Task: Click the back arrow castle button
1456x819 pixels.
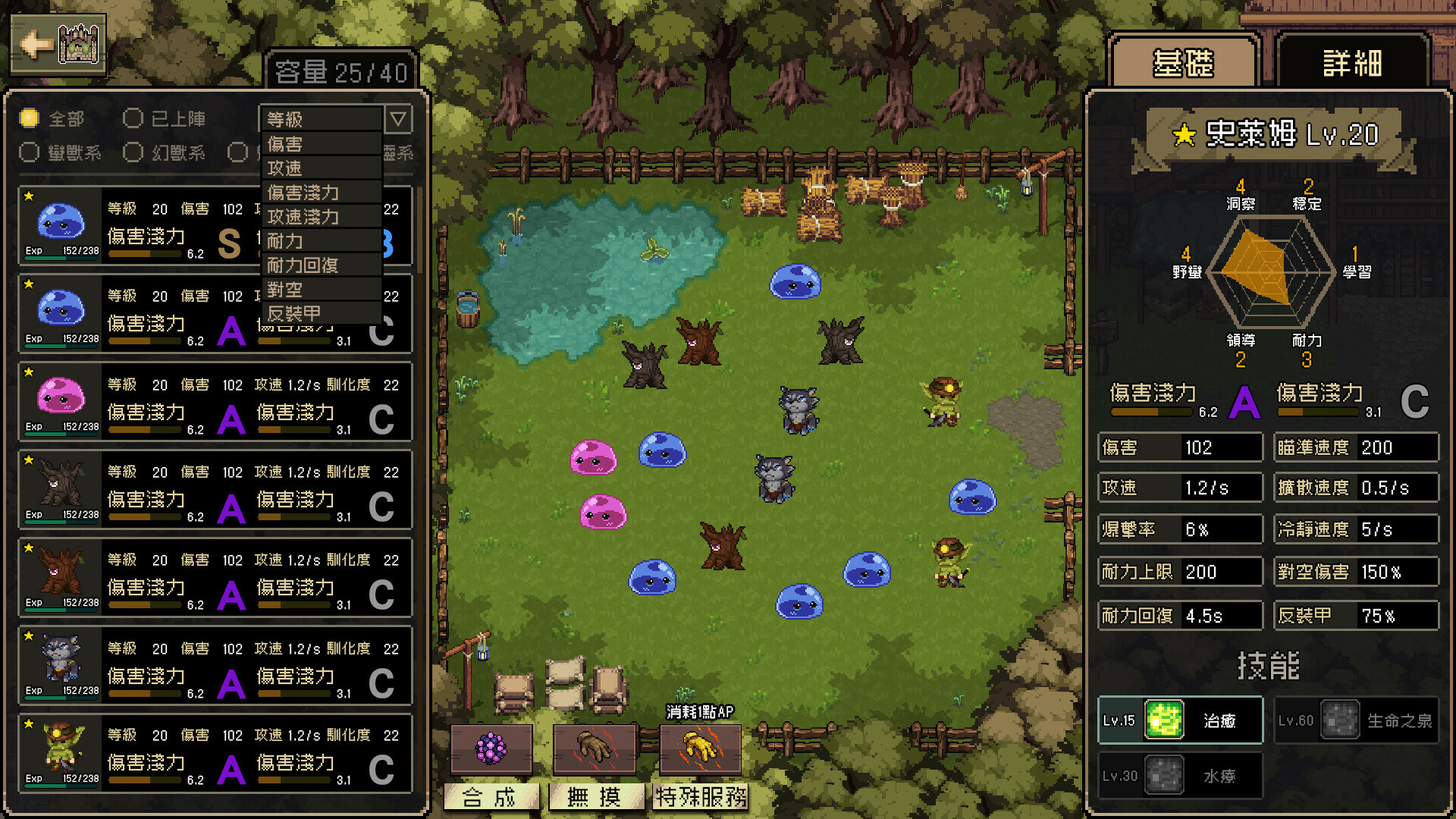Action: [58, 44]
